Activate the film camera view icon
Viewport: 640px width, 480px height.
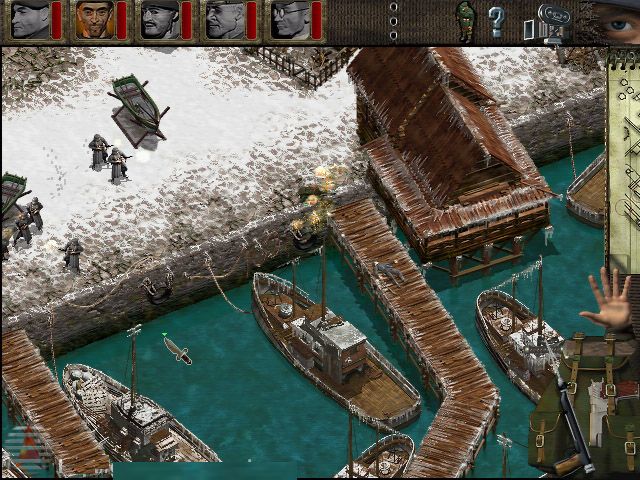click(552, 20)
